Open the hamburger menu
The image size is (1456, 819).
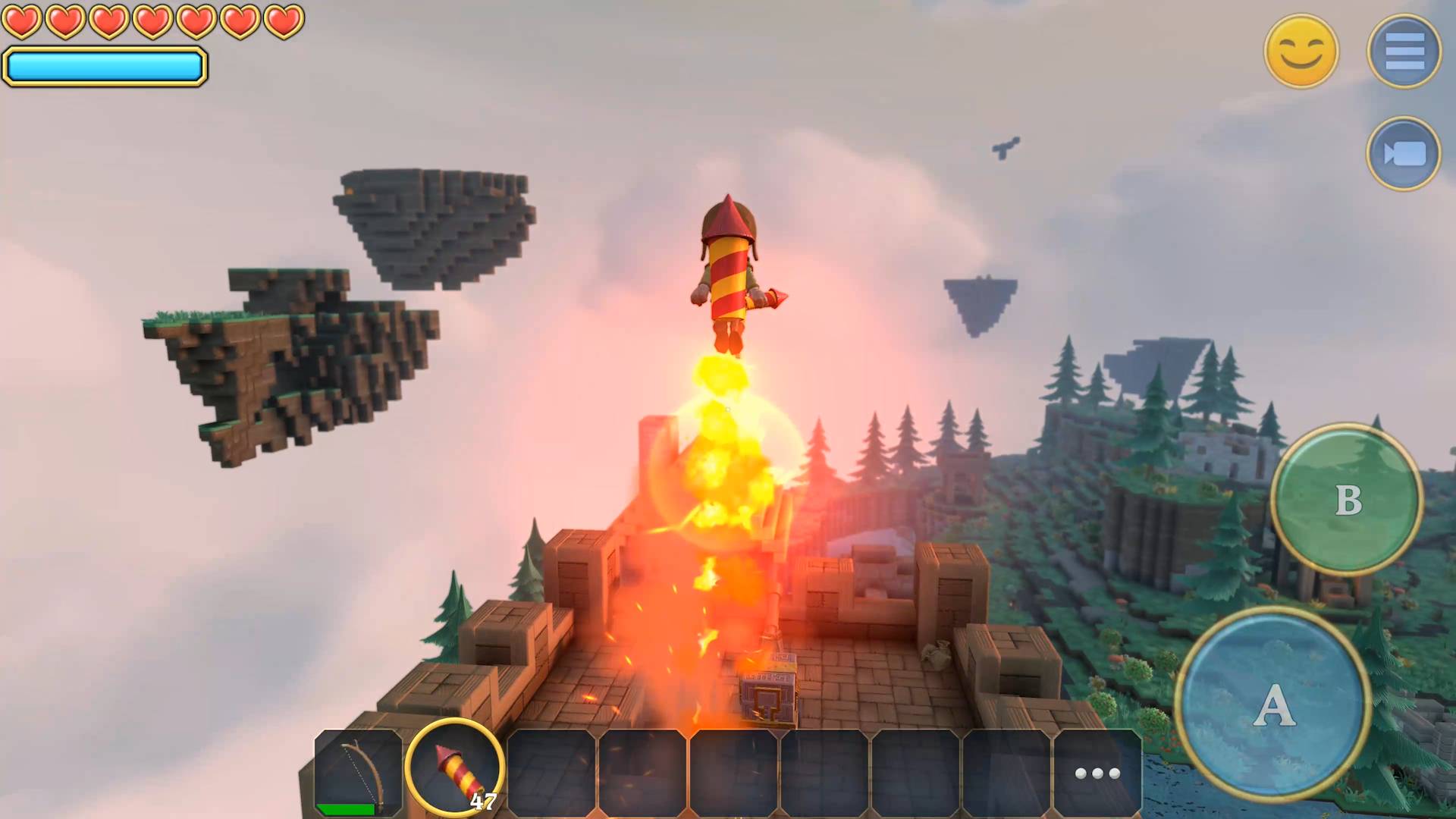1404,52
